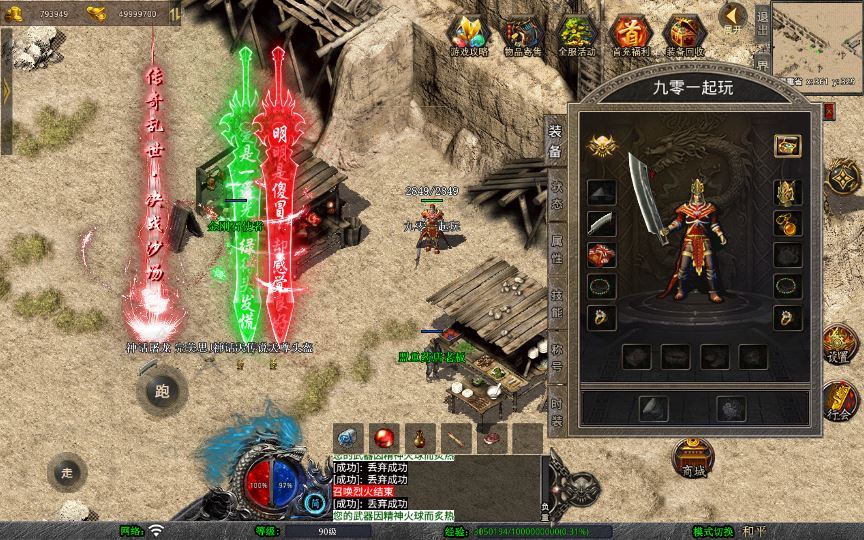Open the 首充福利 first recharge bonus
The width and height of the screenshot is (864, 540).
631,35
